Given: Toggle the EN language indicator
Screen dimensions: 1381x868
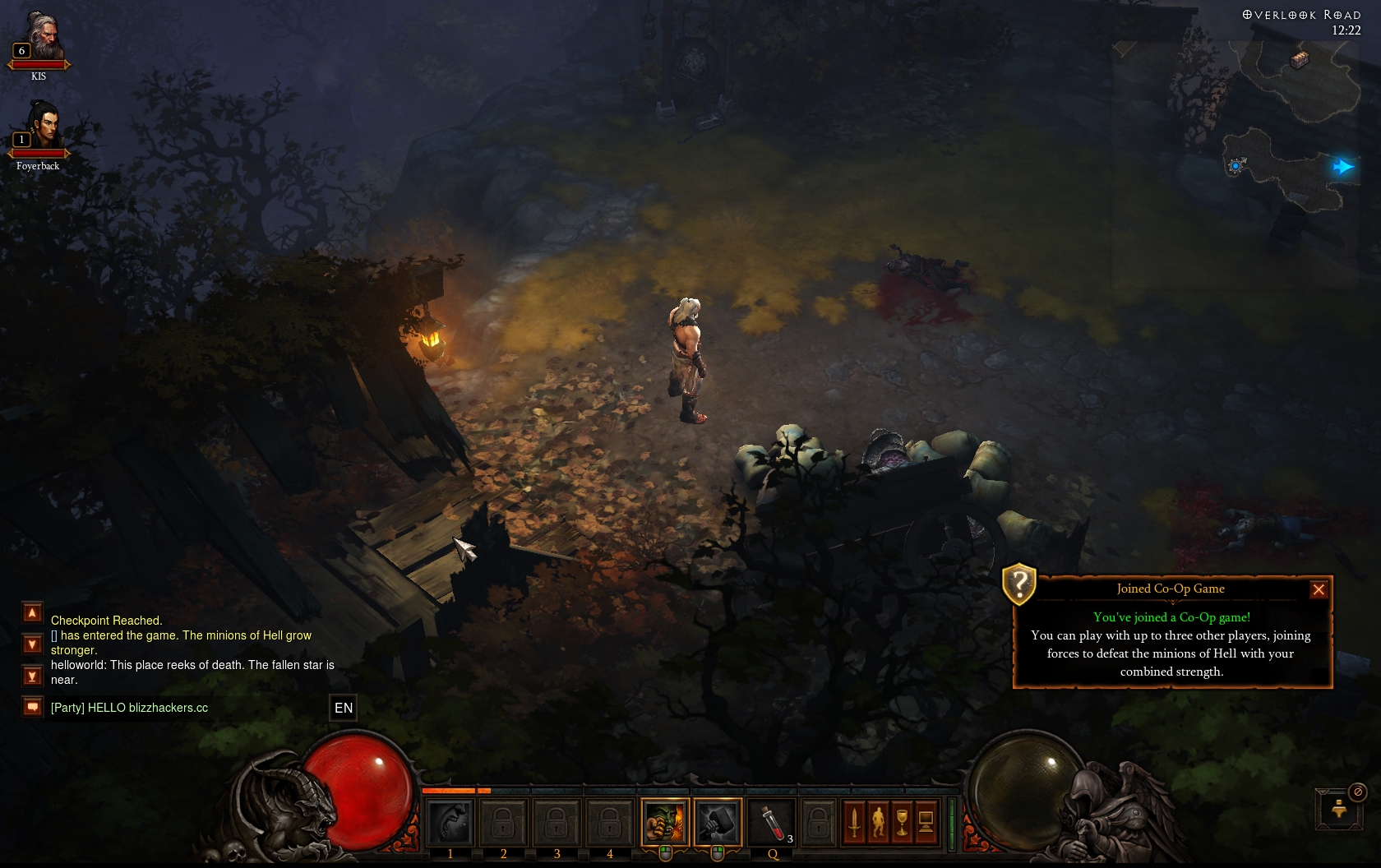Looking at the screenshot, I should coord(344,708).
